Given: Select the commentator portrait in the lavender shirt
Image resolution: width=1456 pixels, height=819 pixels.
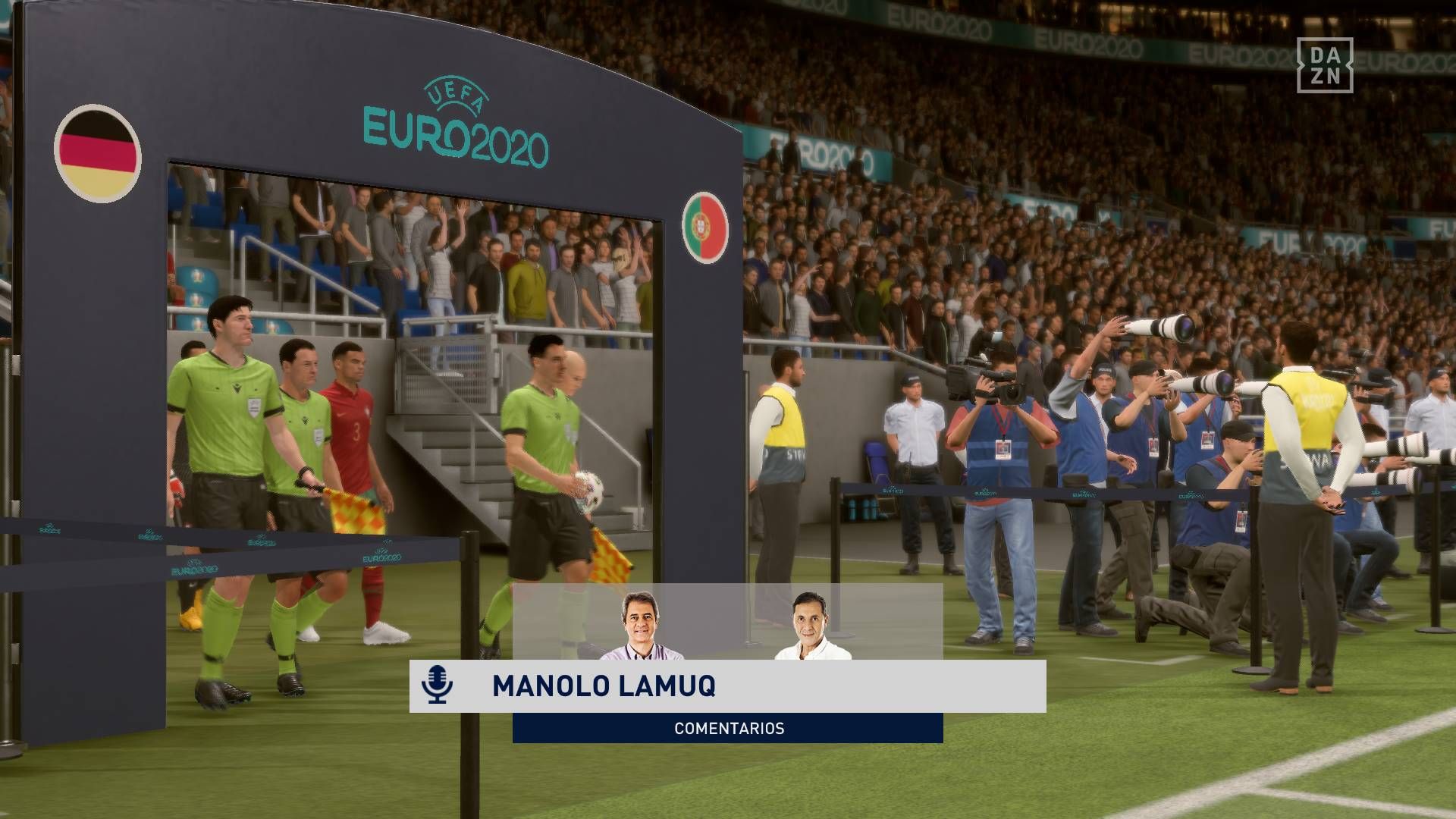Looking at the screenshot, I should point(641,626).
